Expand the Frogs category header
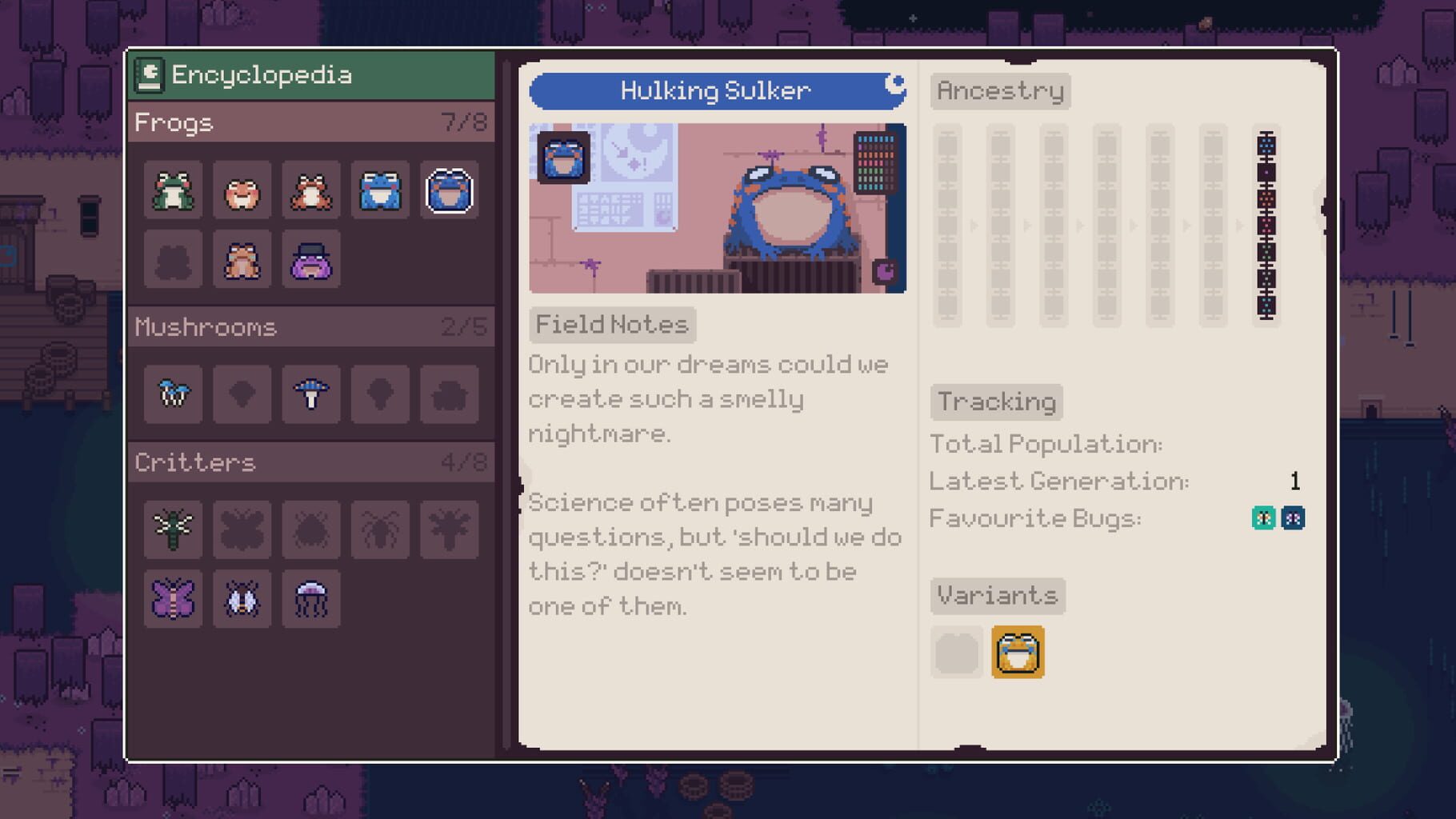This screenshot has width=1456, height=819. pyautogui.click(x=311, y=122)
